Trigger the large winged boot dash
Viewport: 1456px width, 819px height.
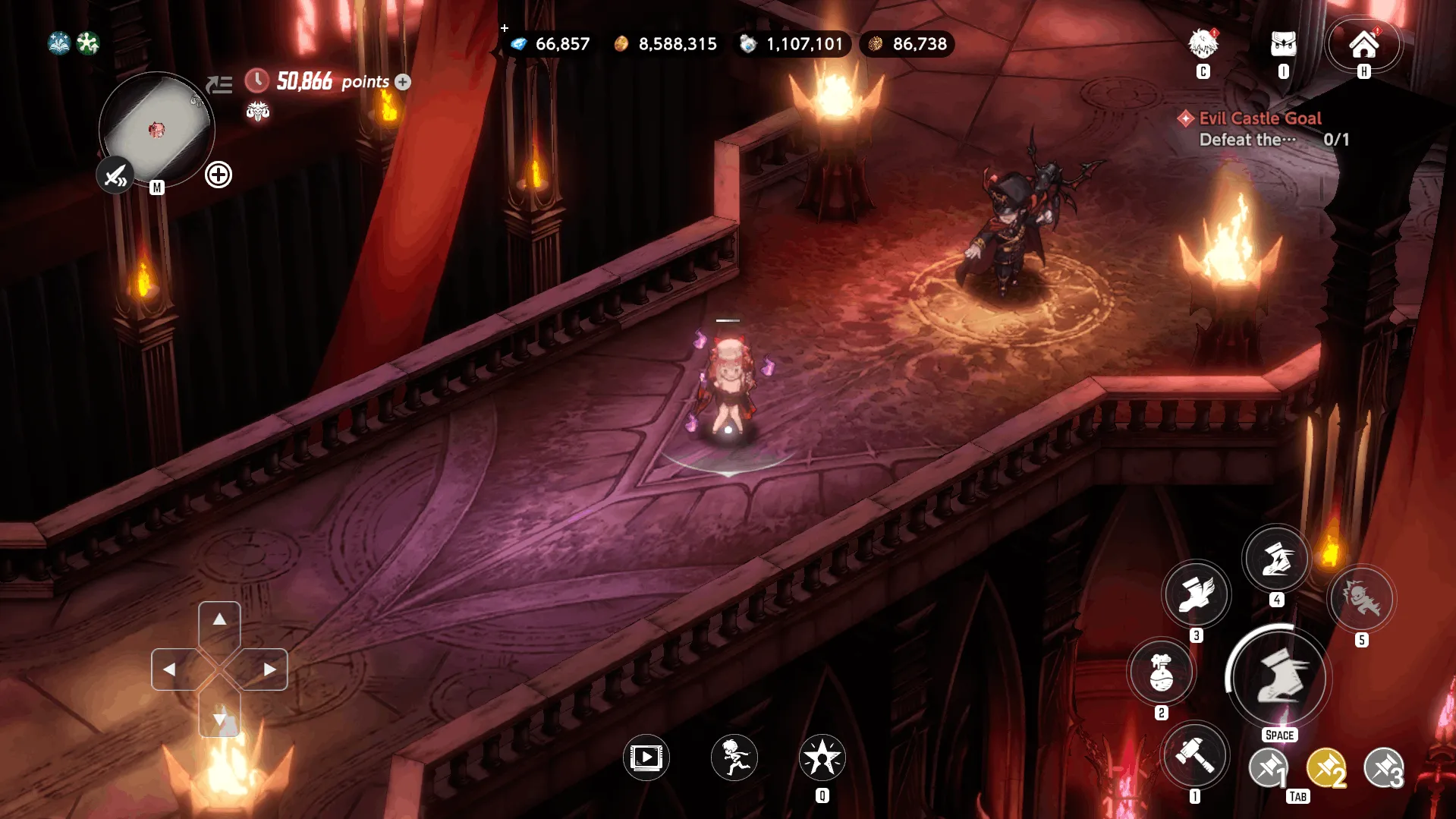tap(1278, 676)
